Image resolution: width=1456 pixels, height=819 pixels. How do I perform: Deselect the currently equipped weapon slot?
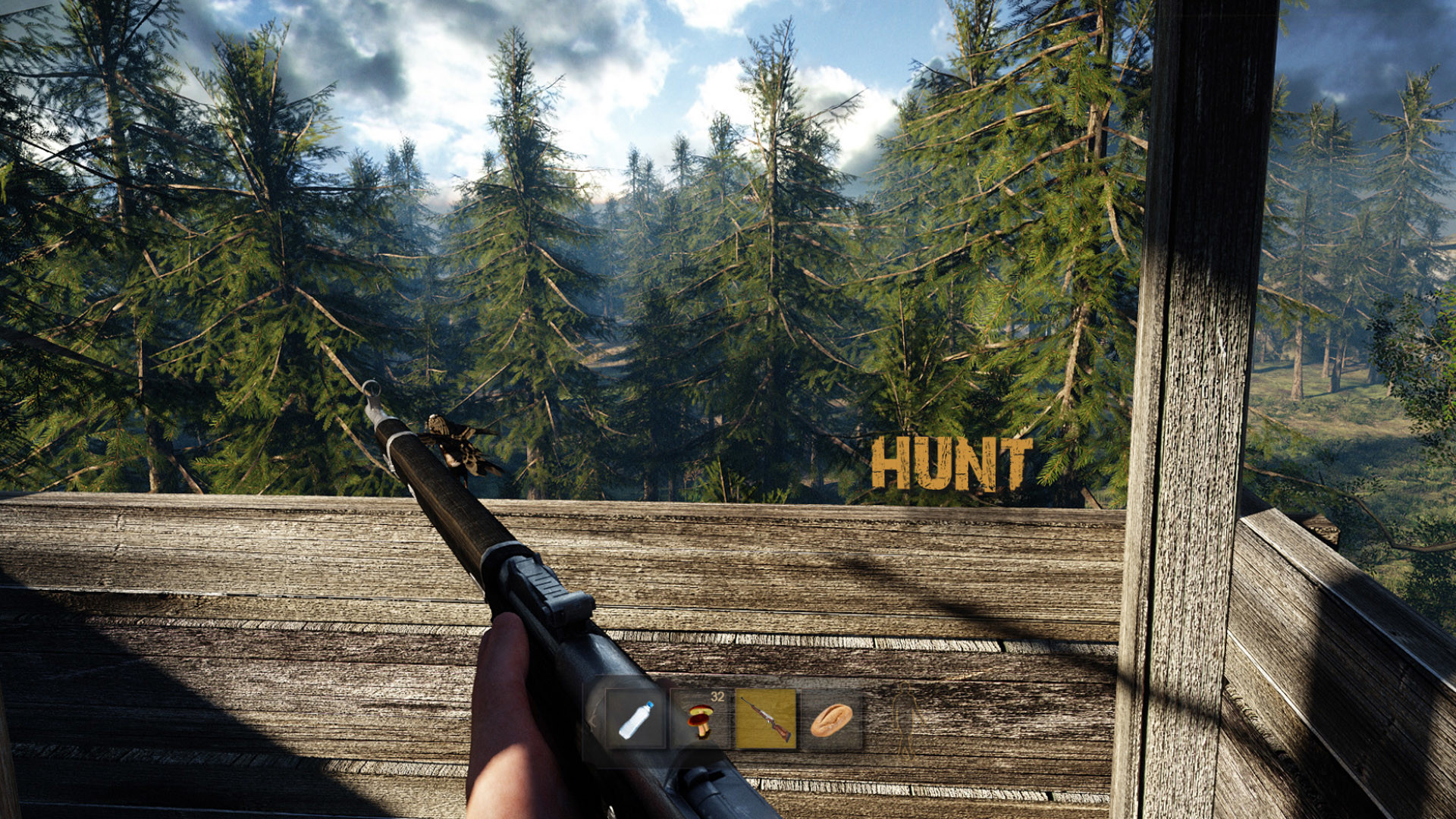click(x=766, y=719)
